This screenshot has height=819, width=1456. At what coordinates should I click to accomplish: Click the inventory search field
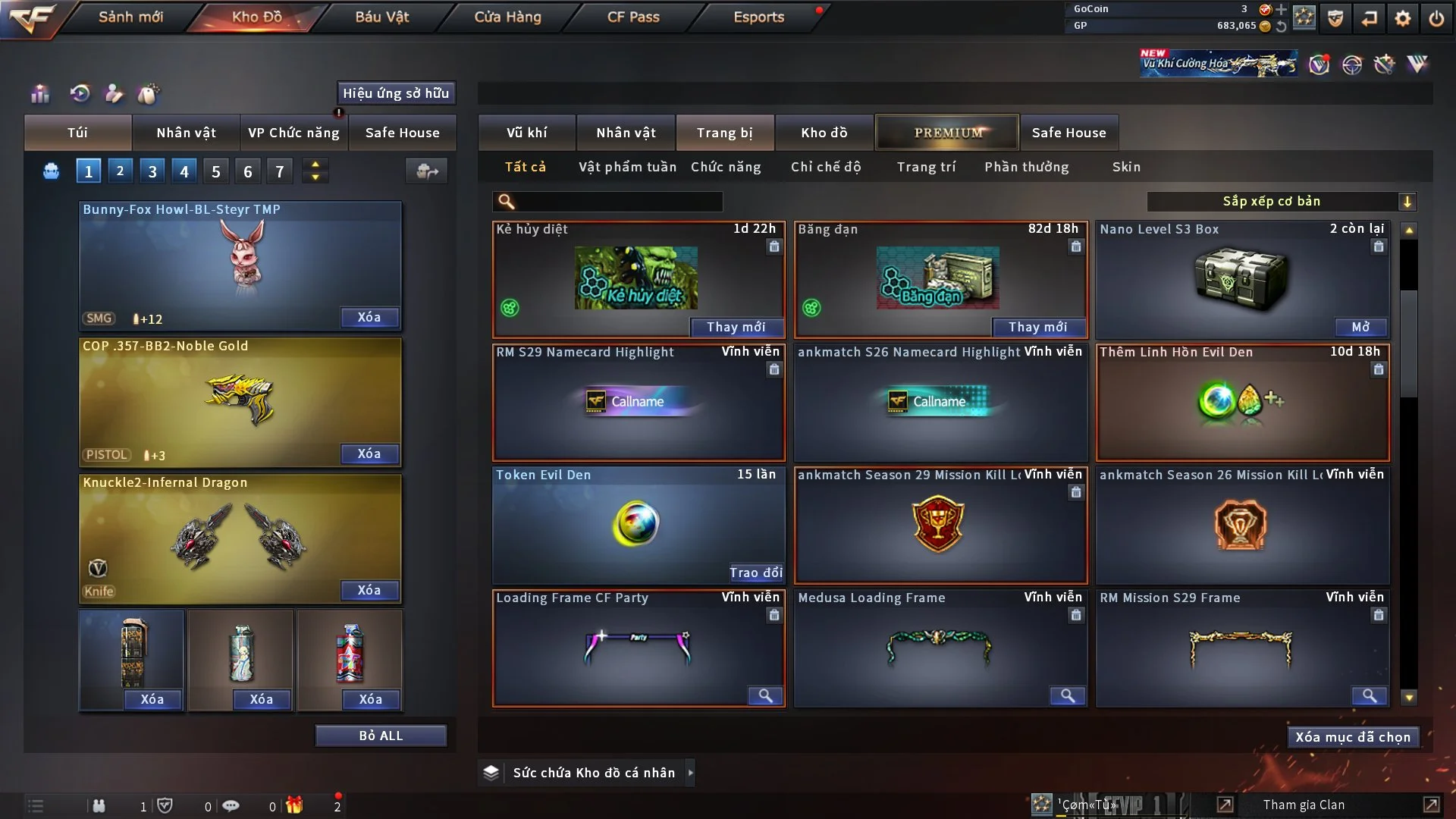(x=618, y=202)
